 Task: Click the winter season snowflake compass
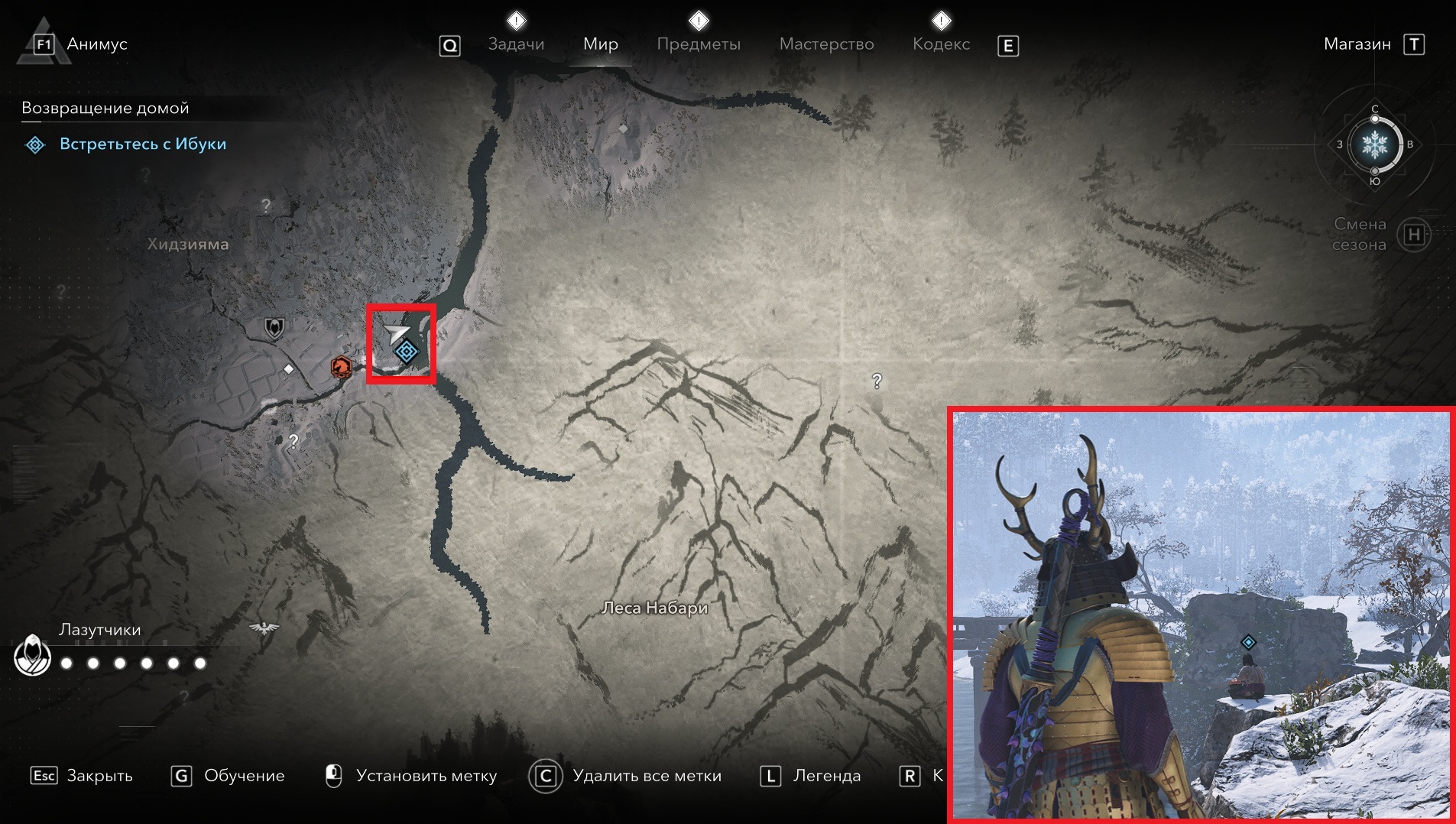point(1374,144)
